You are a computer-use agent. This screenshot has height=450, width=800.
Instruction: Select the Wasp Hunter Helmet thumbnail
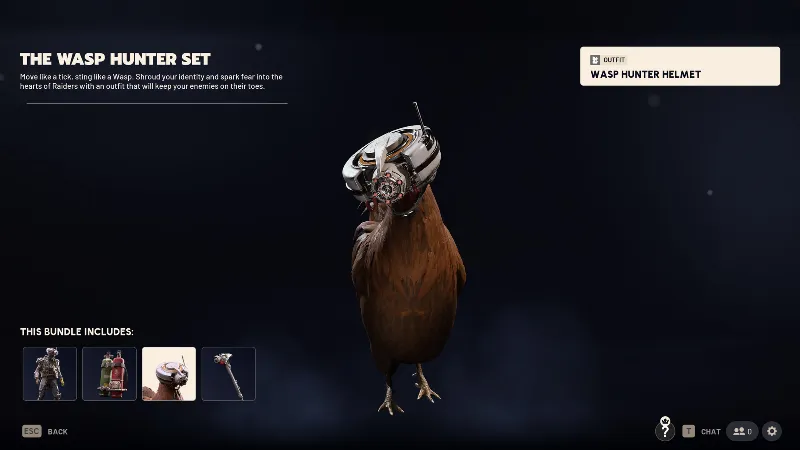click(x=169, y=374)
